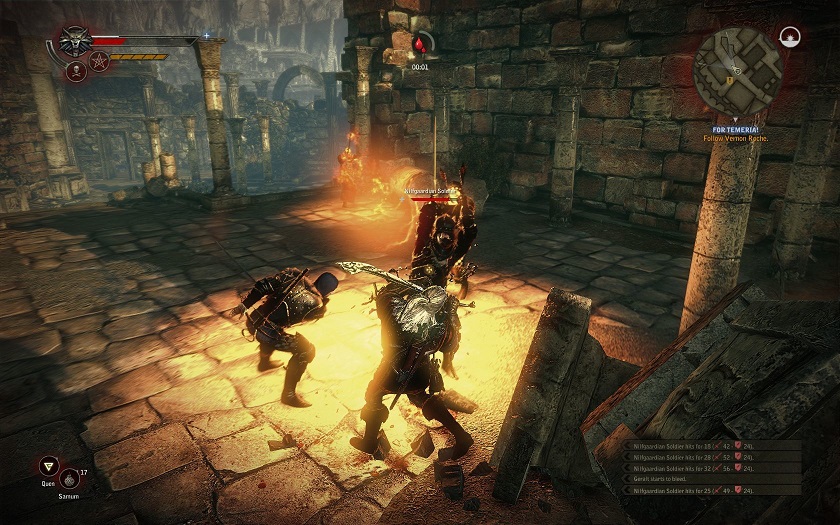840x525 pixels.
Task: Click the active effect icon above timer
Action: click(x=423, y=44)
